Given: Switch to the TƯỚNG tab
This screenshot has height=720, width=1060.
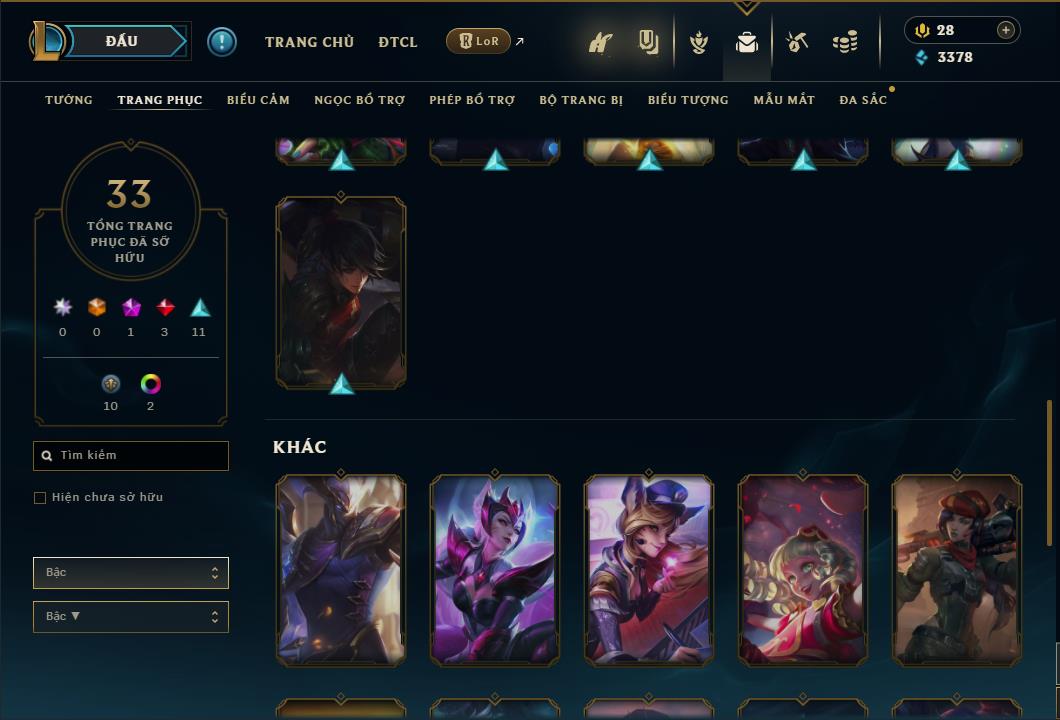Looking at the screenshot, I should tap(69, 100).
